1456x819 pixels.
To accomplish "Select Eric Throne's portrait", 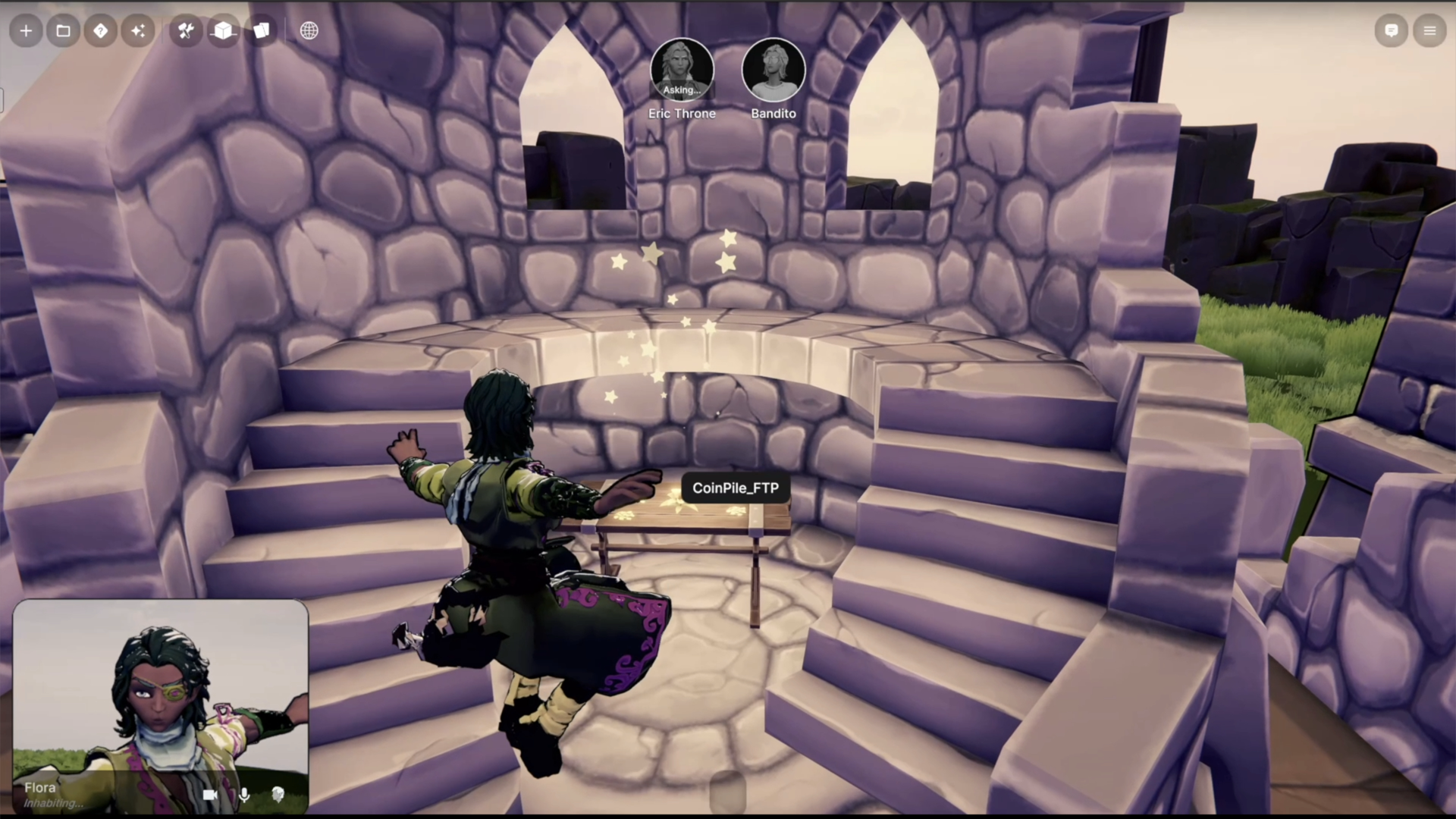I will (682, 71).
